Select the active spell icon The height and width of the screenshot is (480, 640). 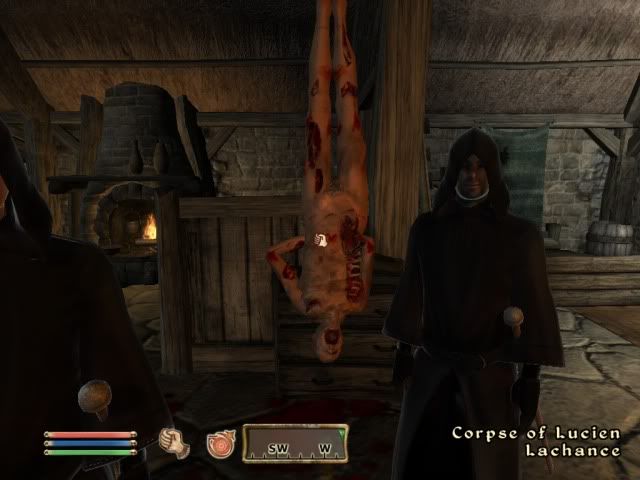(x=218, y=444)
